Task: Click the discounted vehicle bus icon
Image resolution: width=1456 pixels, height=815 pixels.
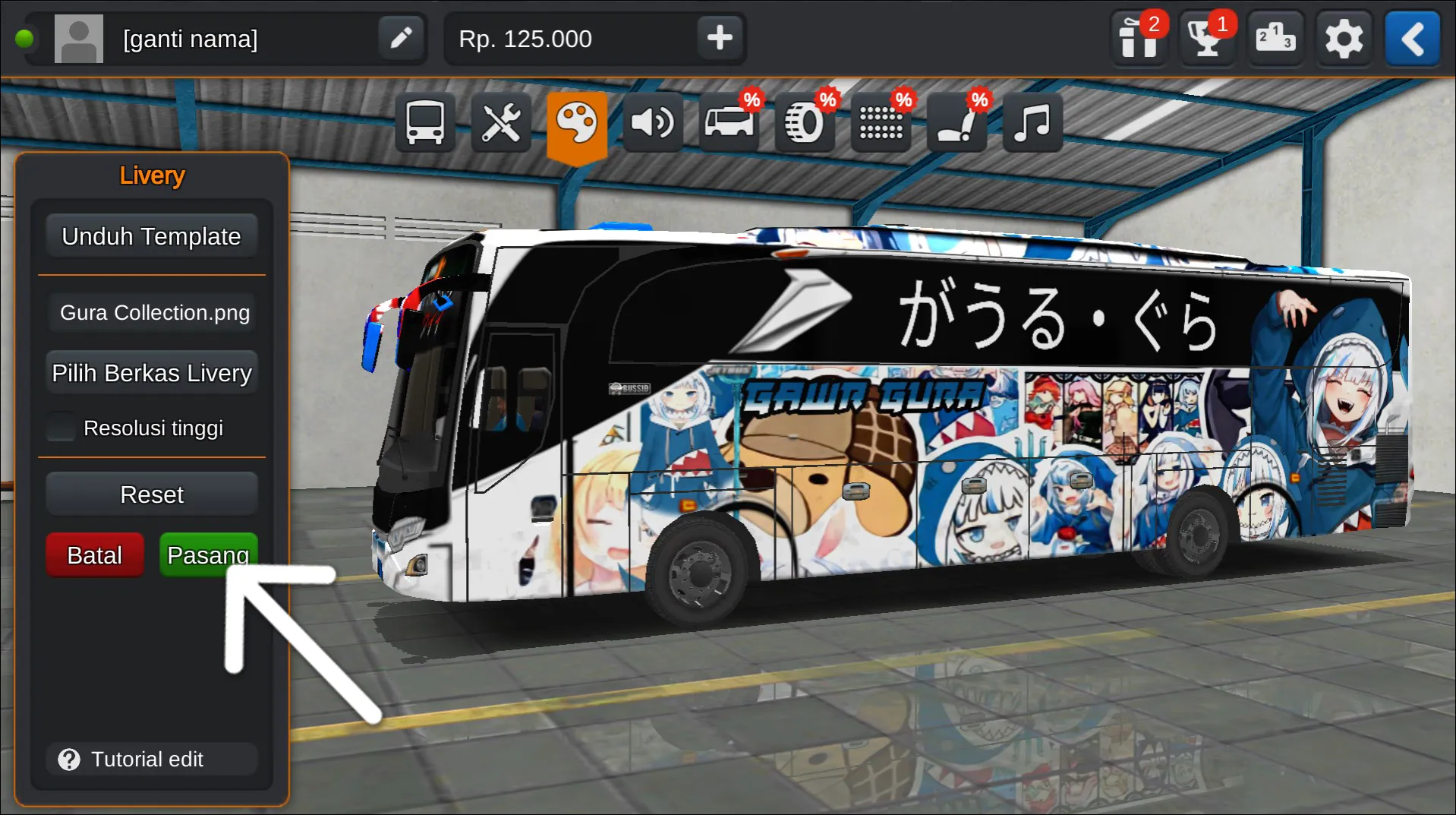Action: click(728, 122)
